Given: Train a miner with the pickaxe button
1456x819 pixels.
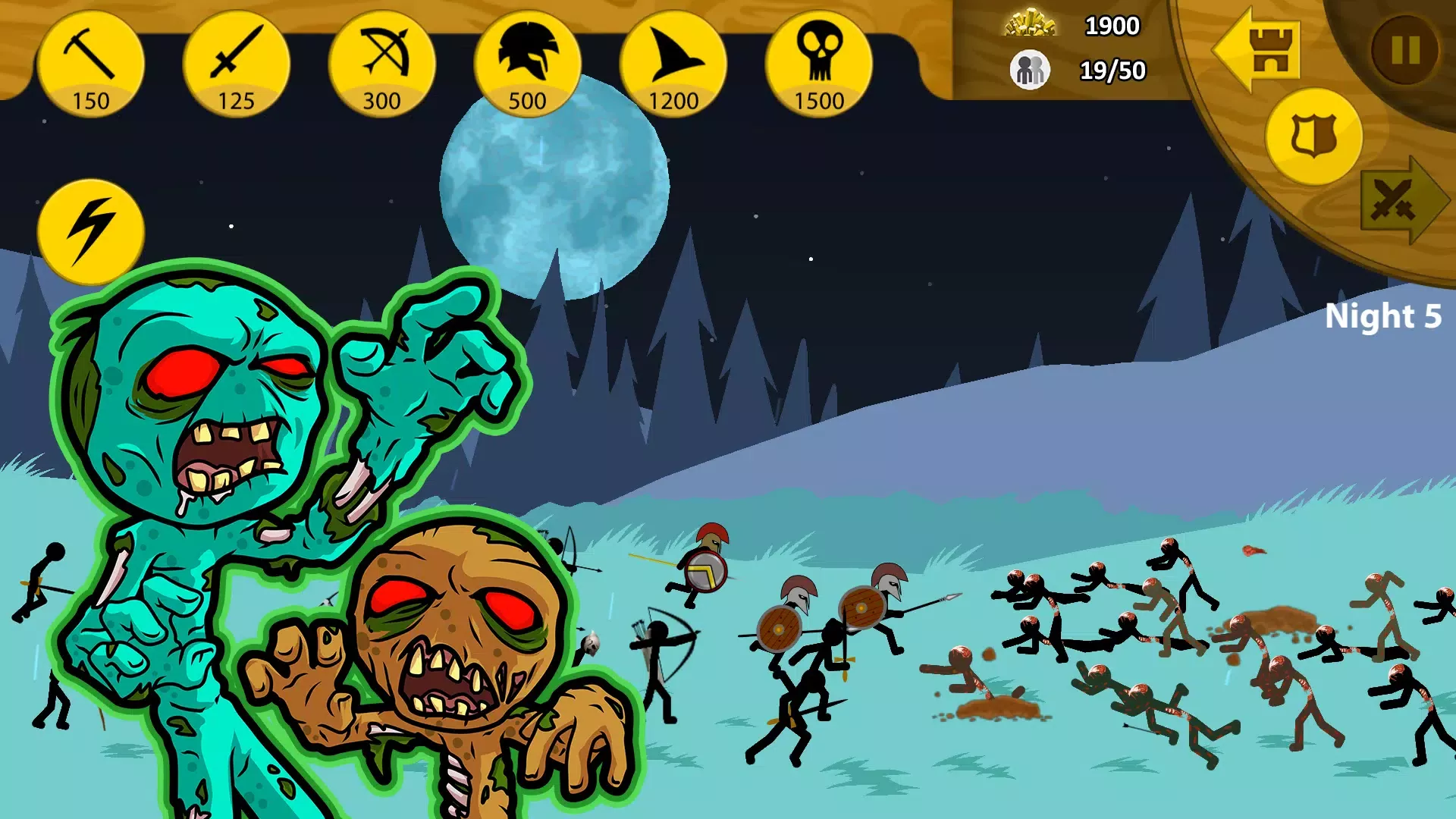Looking at the screenshot, I should click(x=90, y=64).
